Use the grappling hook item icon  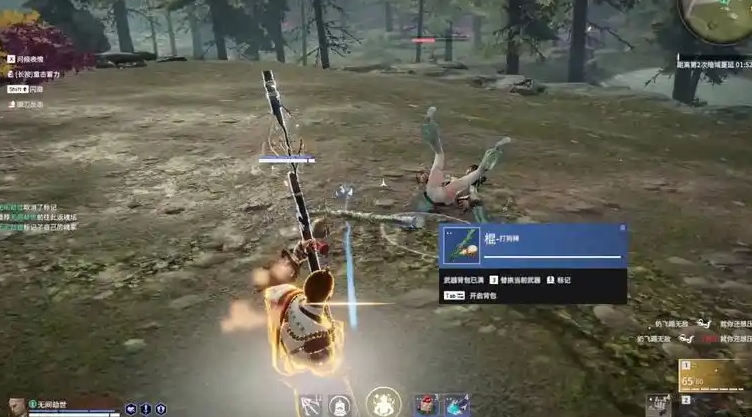point(308,406)
